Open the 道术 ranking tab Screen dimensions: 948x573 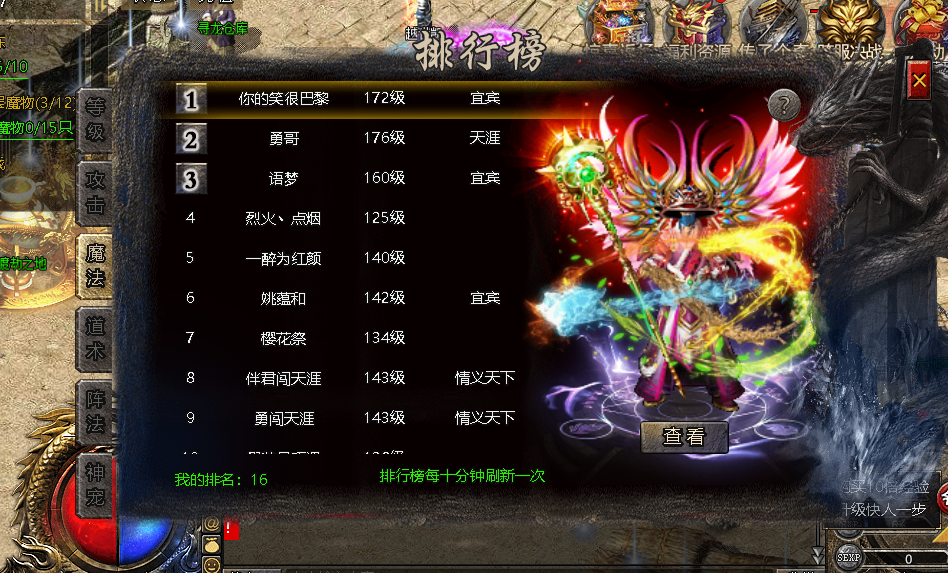[x=95, y=339]
